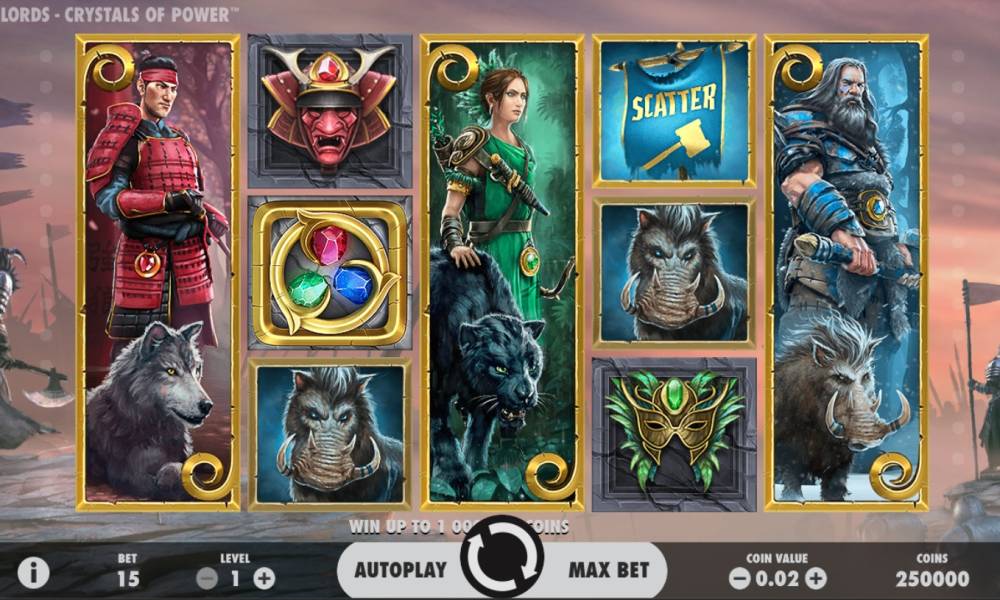Start Autoplay mode
The width and height of the screenshot is (1000, 600).
(402, 570)
